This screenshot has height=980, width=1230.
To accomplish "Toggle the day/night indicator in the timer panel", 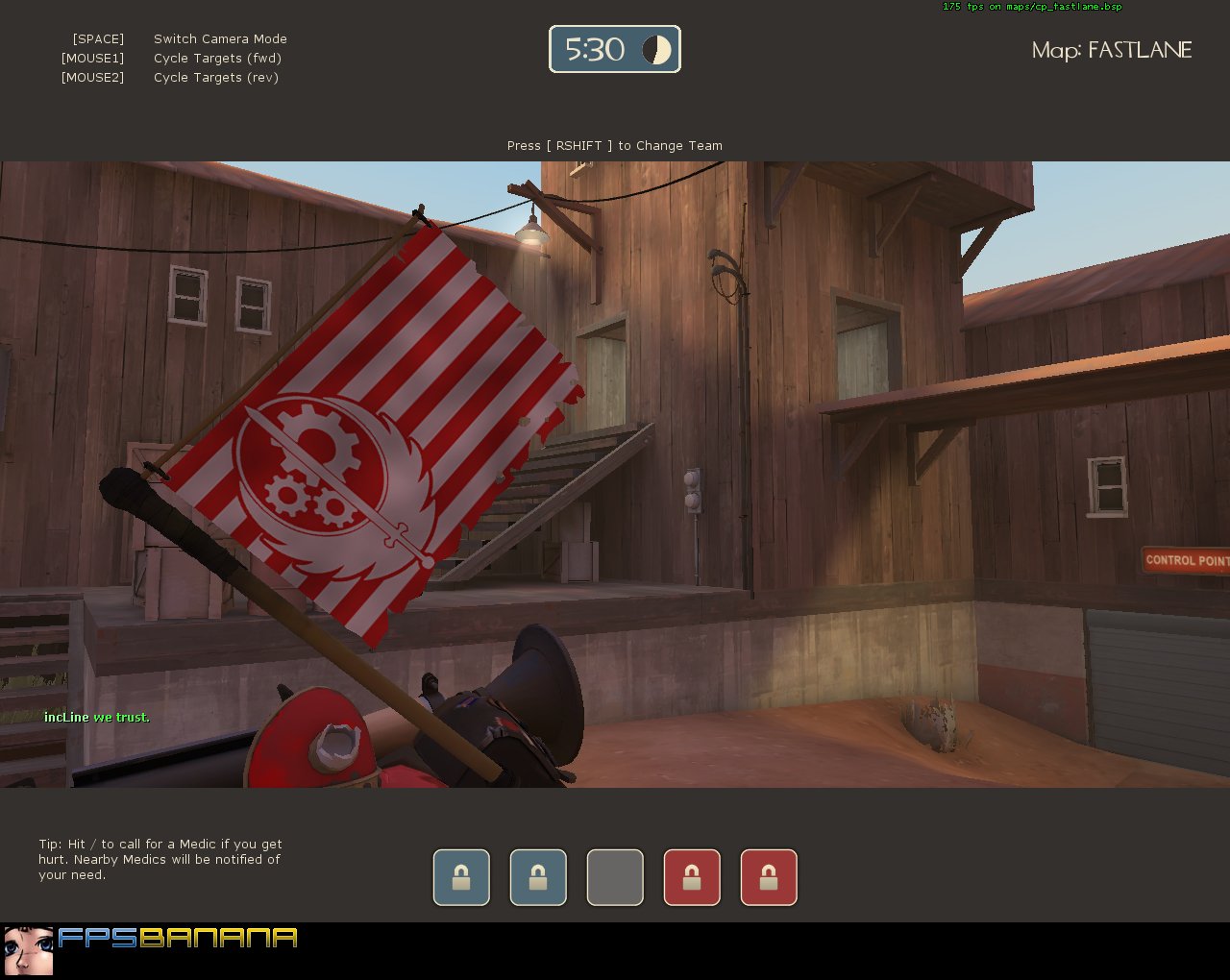I will (x=657, y=49).
